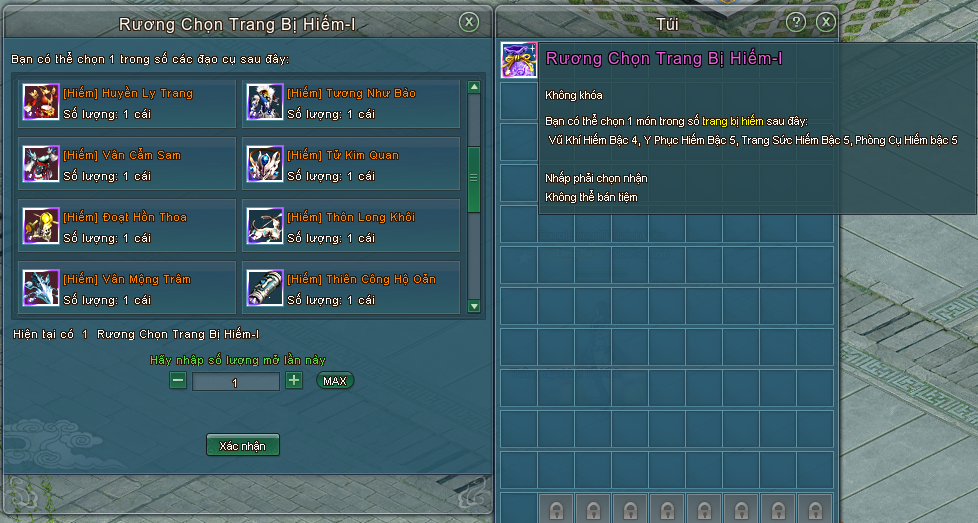This screenshot has height=523, width=978.
Task: Close the Rương Chọn Trang Bị Hiếm-I window
Action: (468, 22)
